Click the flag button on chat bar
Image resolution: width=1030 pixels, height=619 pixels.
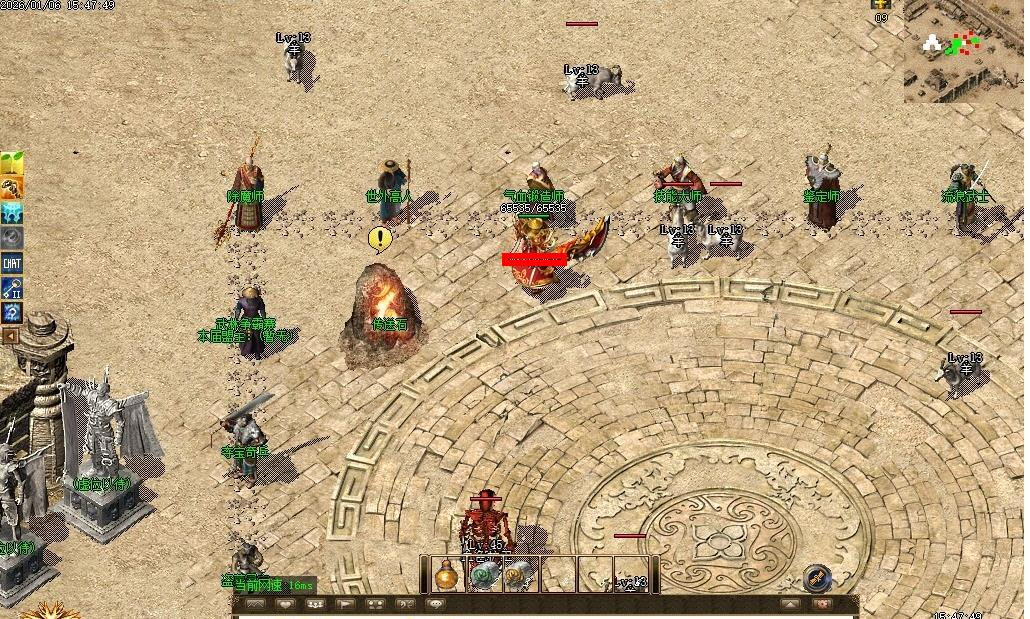click(x=345, y=604)
